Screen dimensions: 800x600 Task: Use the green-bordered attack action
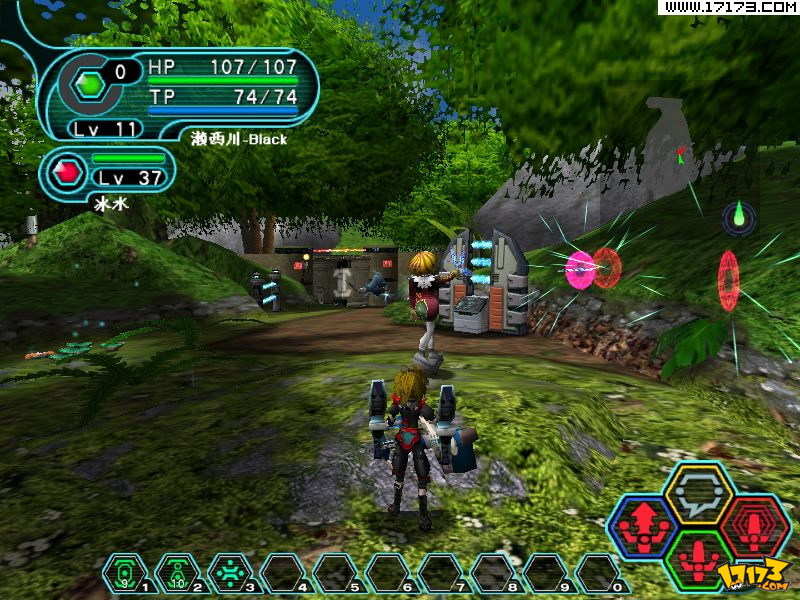pyautogui.click(x=699, y=558)
